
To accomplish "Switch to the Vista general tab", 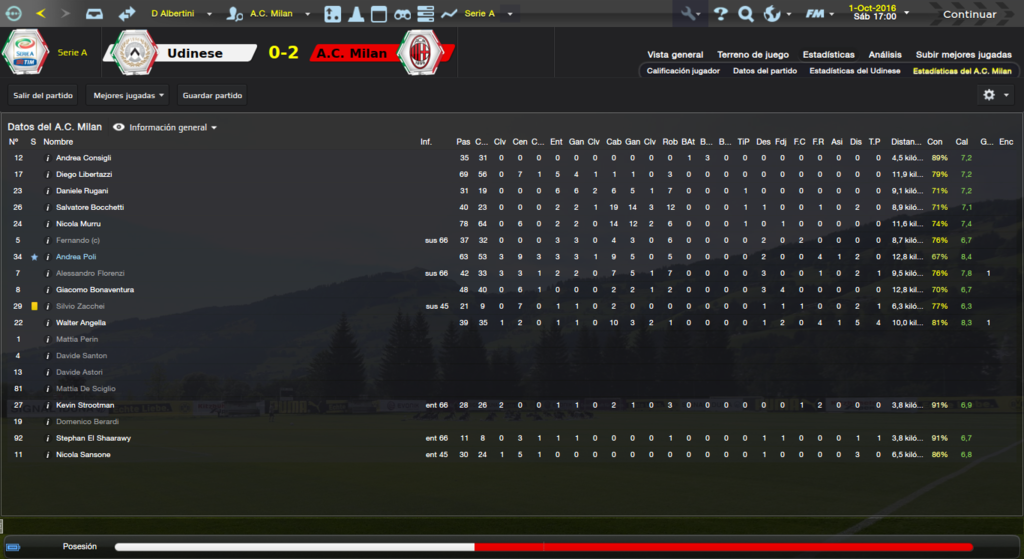I will [675, 55].
